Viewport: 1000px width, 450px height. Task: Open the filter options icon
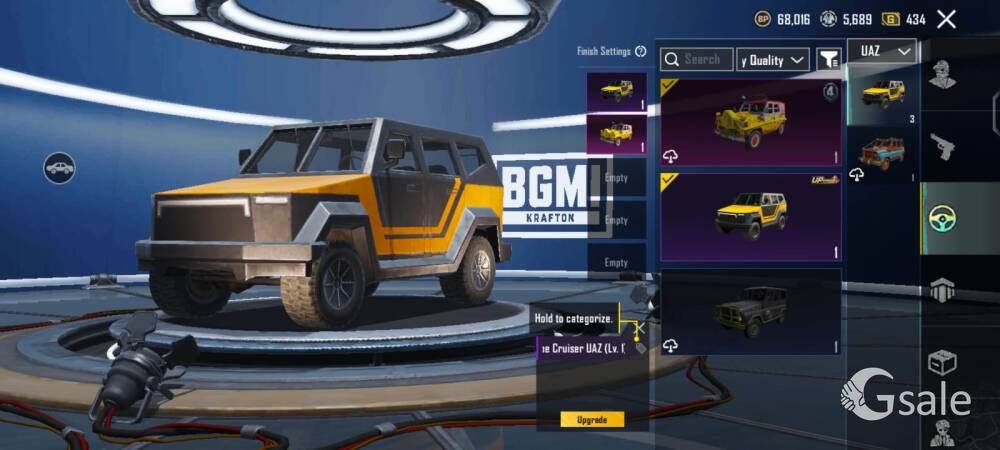[x=828, y=60]
